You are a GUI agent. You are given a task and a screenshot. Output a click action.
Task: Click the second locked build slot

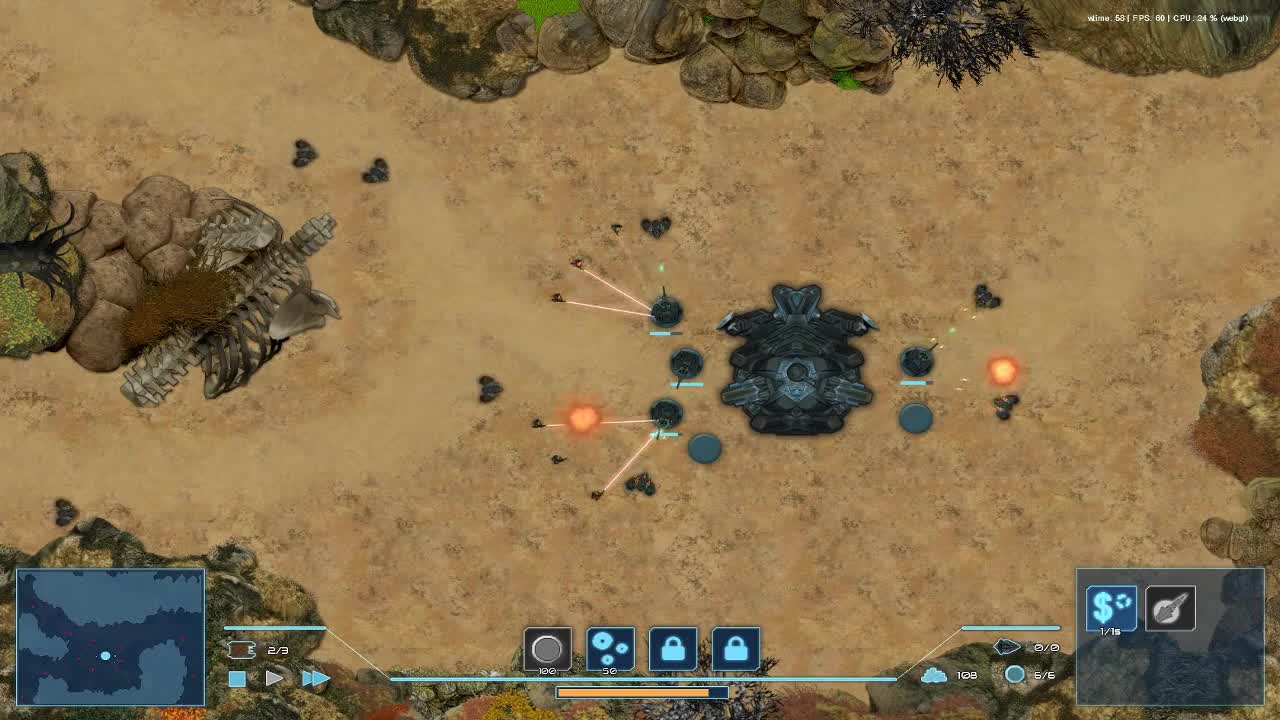click(x=737, y=649)
